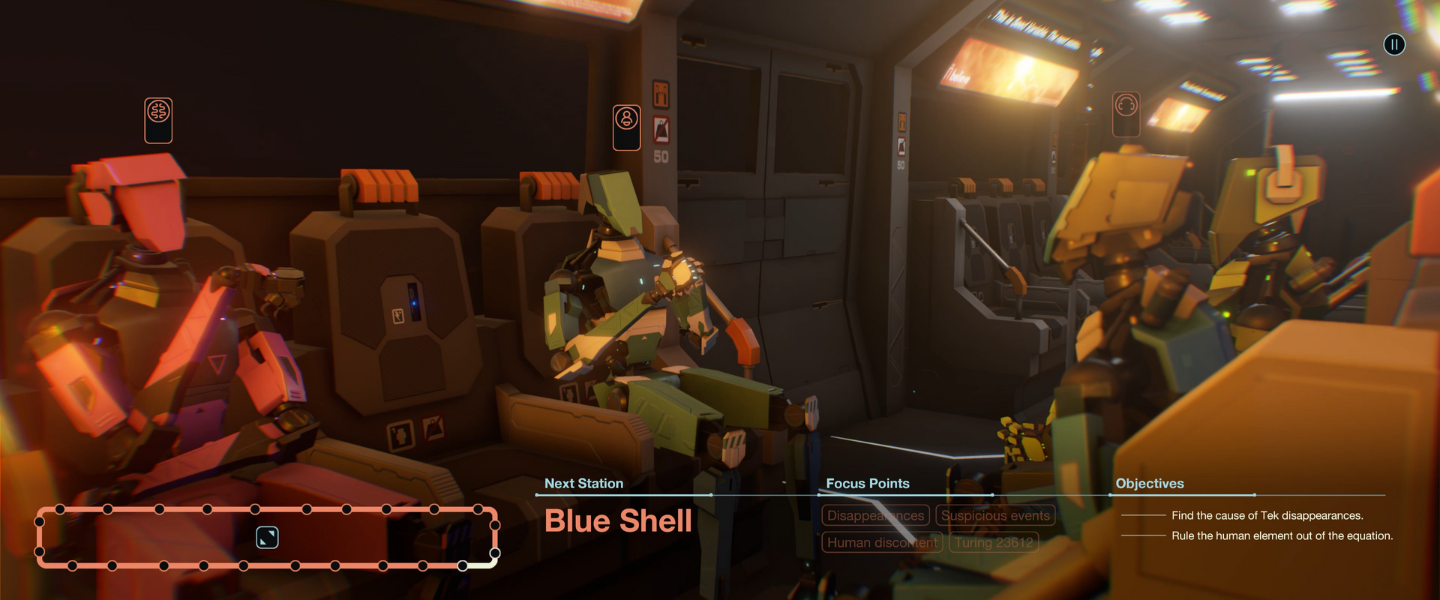Show the Tek disappearances objective

[1267, 516]
